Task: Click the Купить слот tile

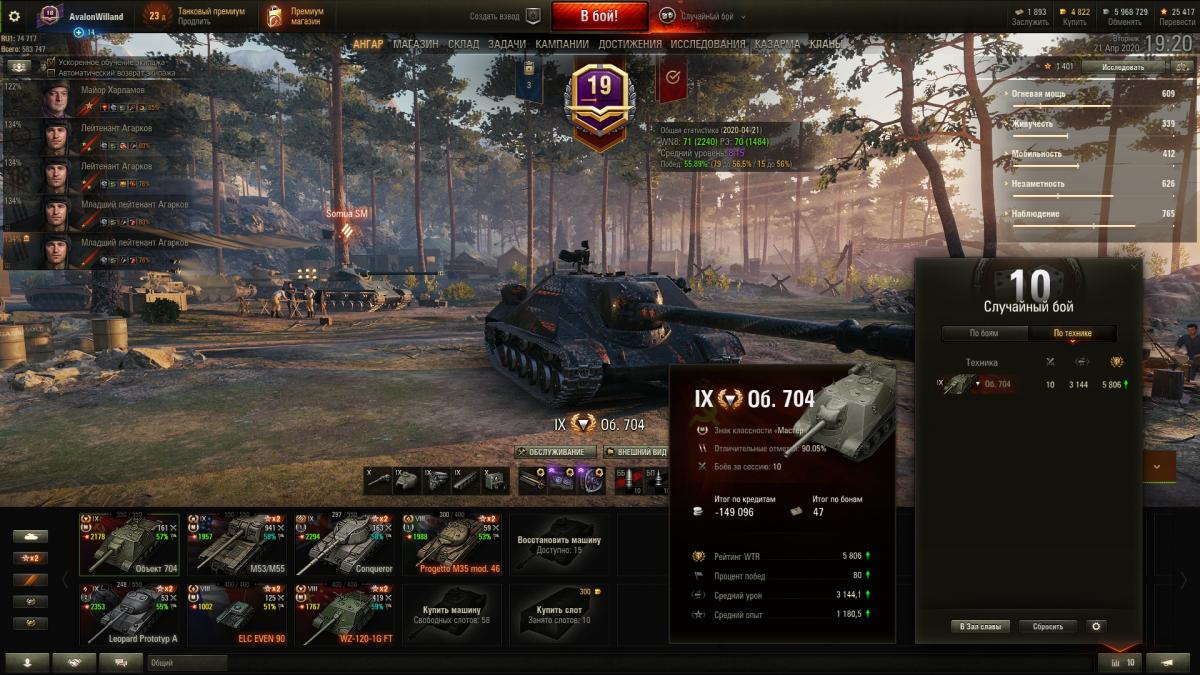Action: tap(559, 614)
